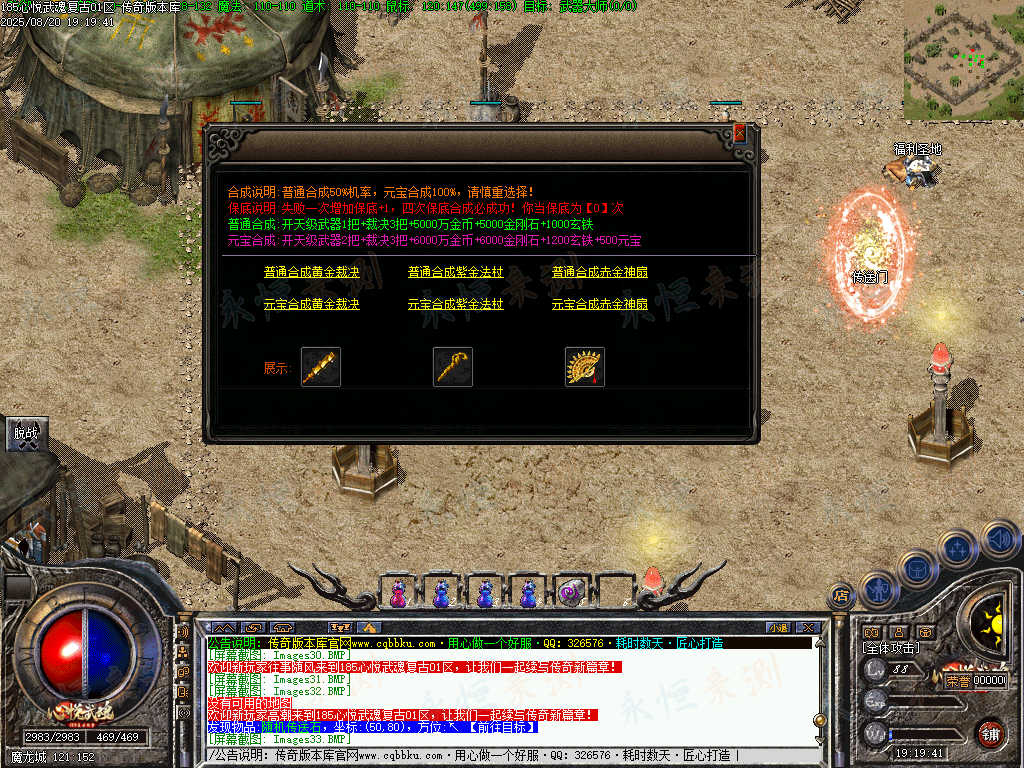
Task: Open the bag round button
Action: click(x=917, y=569)
